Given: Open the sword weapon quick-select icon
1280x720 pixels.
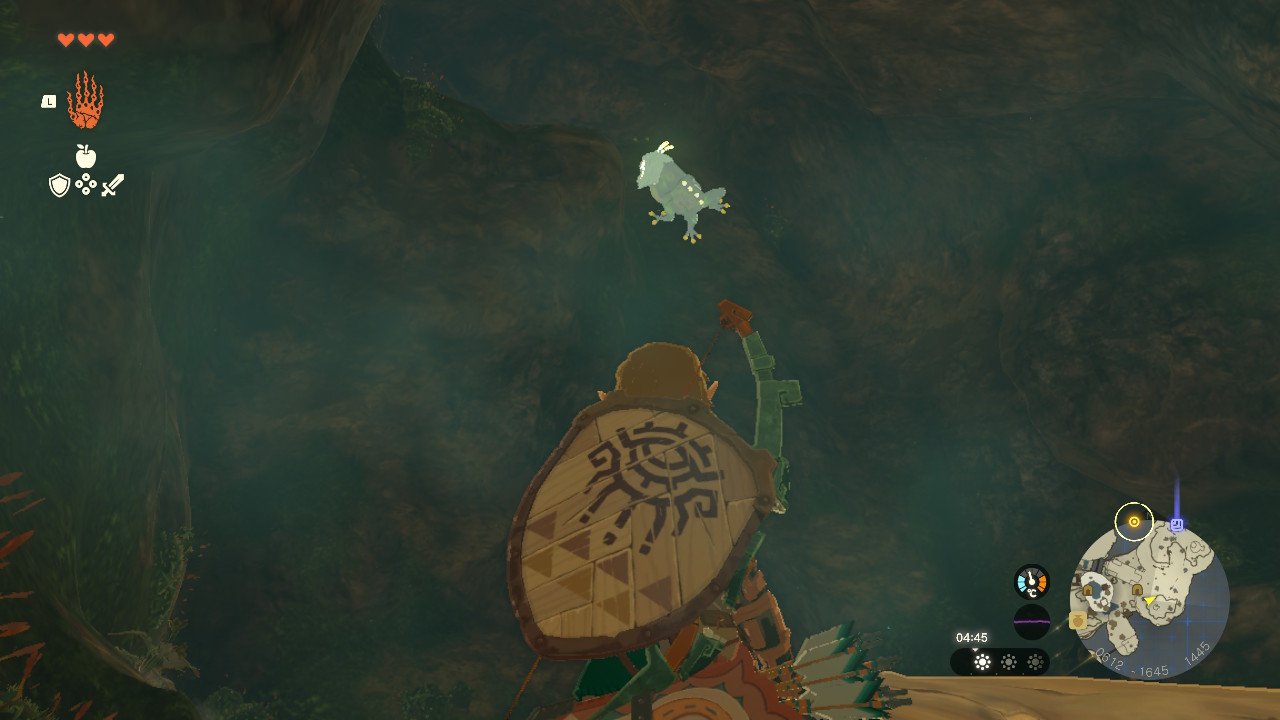Looking at the screenshot, I should [x=113, y=185].
